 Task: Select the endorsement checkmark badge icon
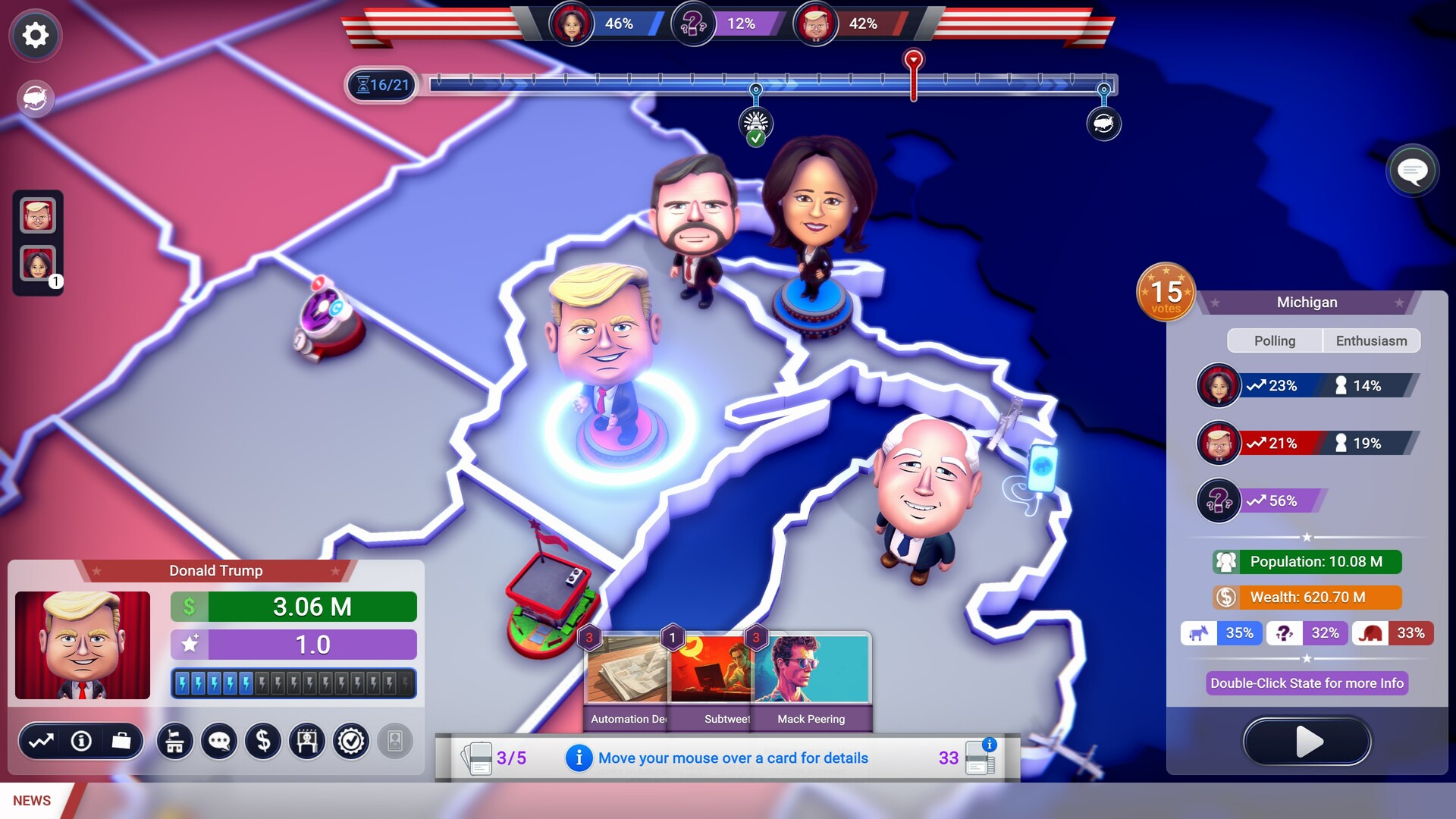click(x=350, y=742)
